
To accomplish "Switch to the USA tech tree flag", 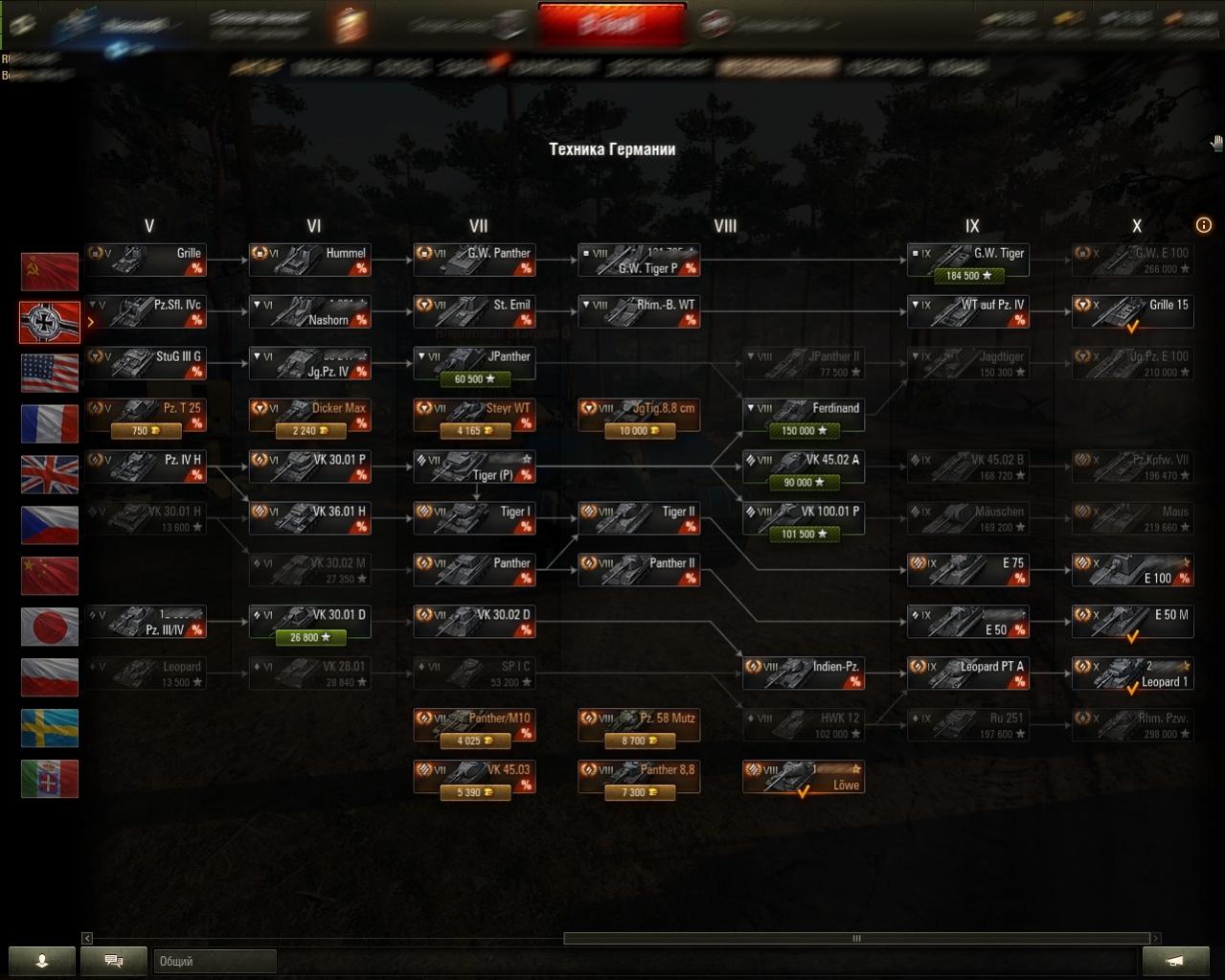I will [50, 373].
